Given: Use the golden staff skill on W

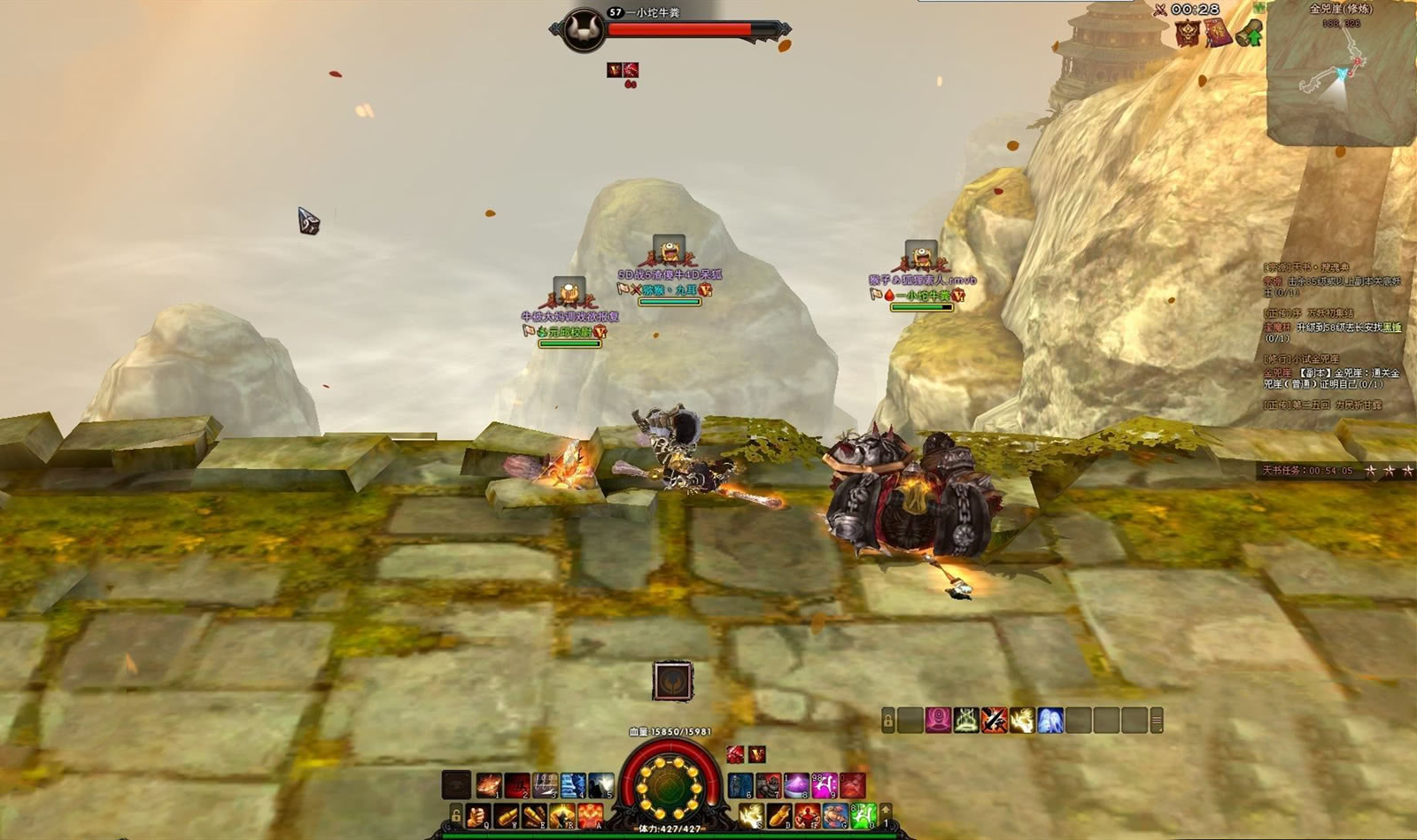Looking at the screenshot, I should [507, 815].
